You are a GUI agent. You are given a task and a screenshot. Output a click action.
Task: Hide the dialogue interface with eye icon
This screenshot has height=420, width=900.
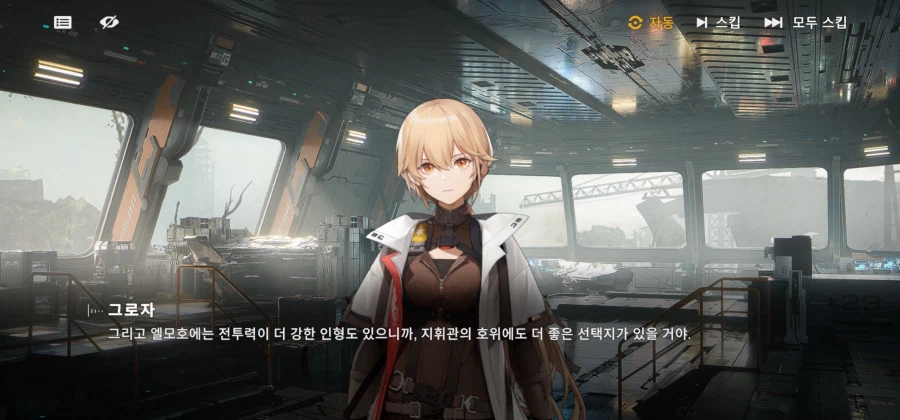(x=109, y=22)
